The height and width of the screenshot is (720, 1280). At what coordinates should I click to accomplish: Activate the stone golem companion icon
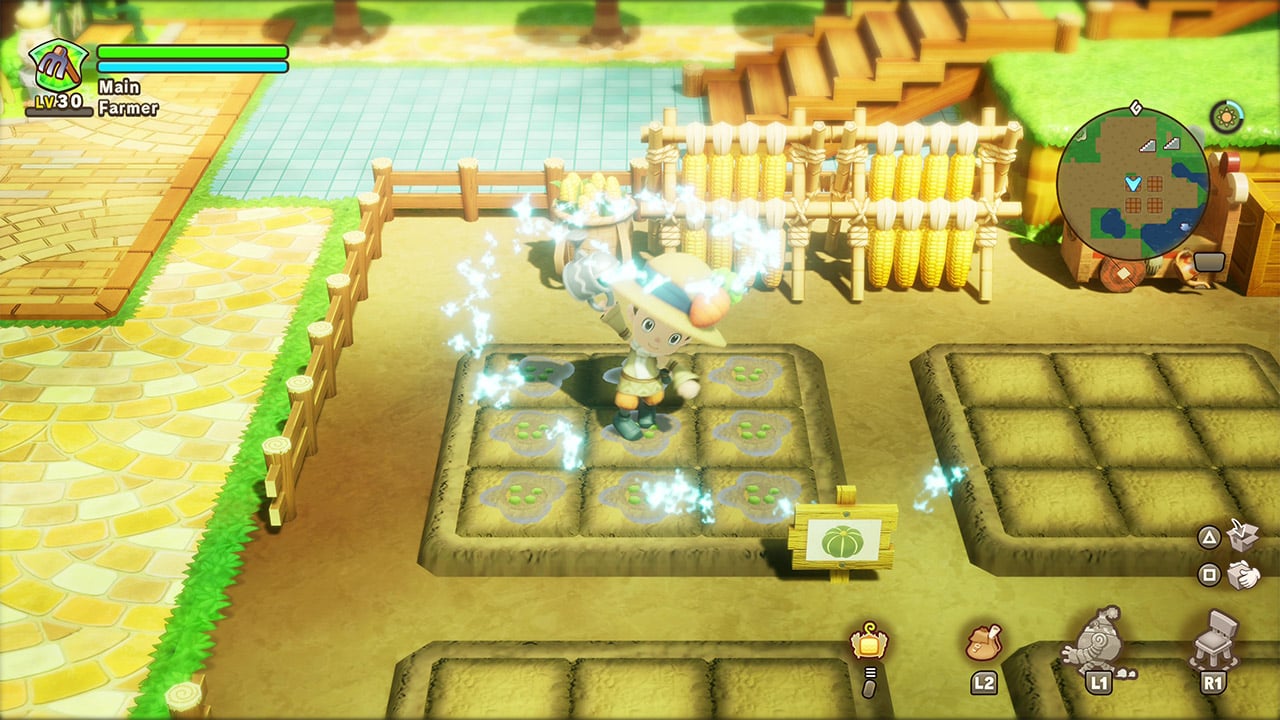pyautogui.click(x=1096, y=638)
